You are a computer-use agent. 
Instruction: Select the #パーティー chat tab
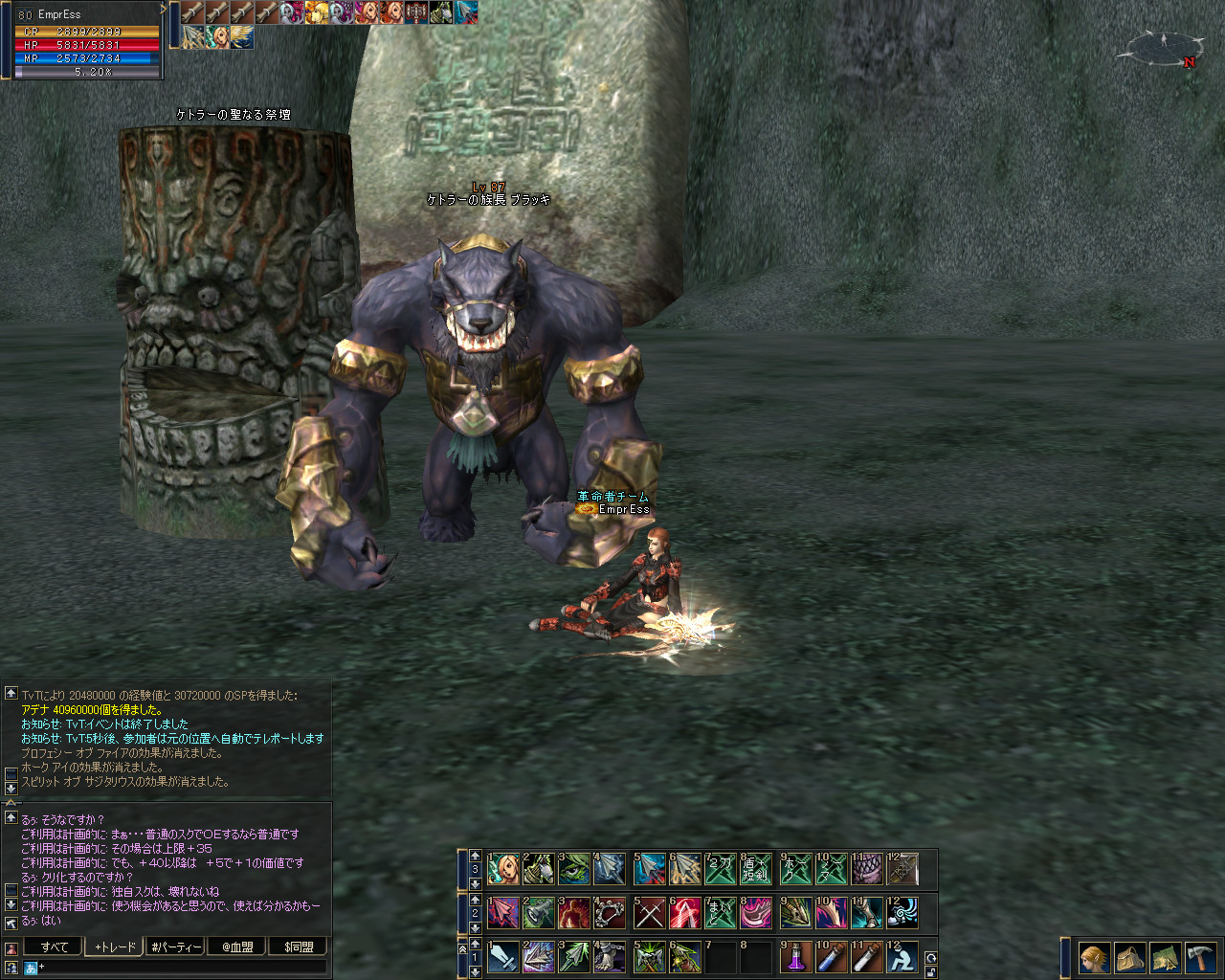(176, 947)
